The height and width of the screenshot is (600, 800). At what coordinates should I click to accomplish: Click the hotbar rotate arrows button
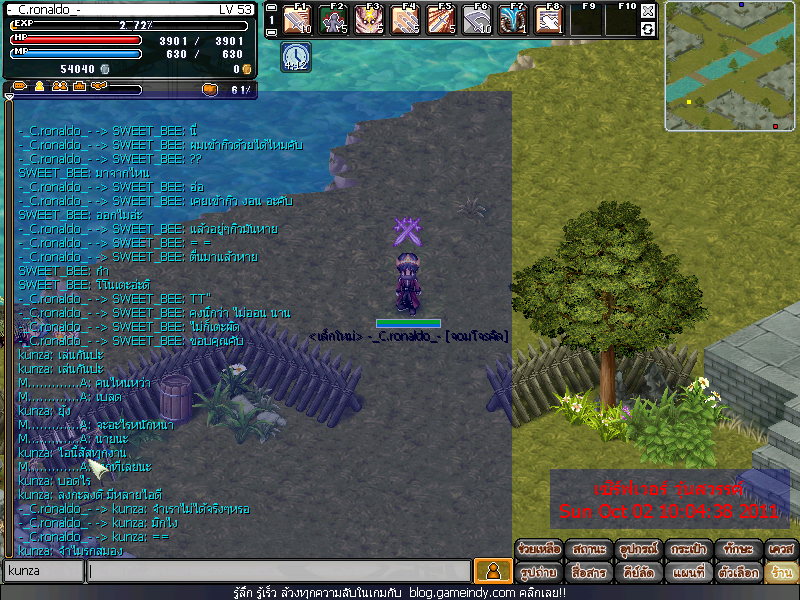click(648, 29)
